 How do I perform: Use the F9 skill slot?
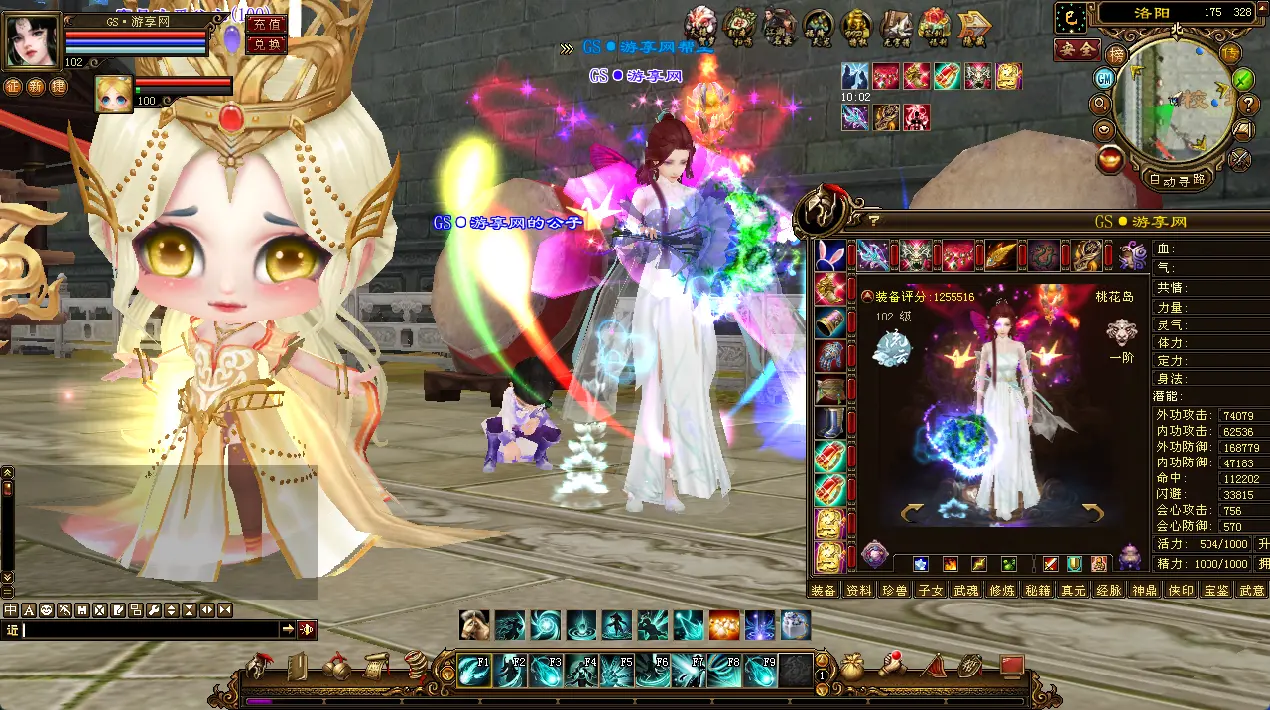click(x=763, y=670)
